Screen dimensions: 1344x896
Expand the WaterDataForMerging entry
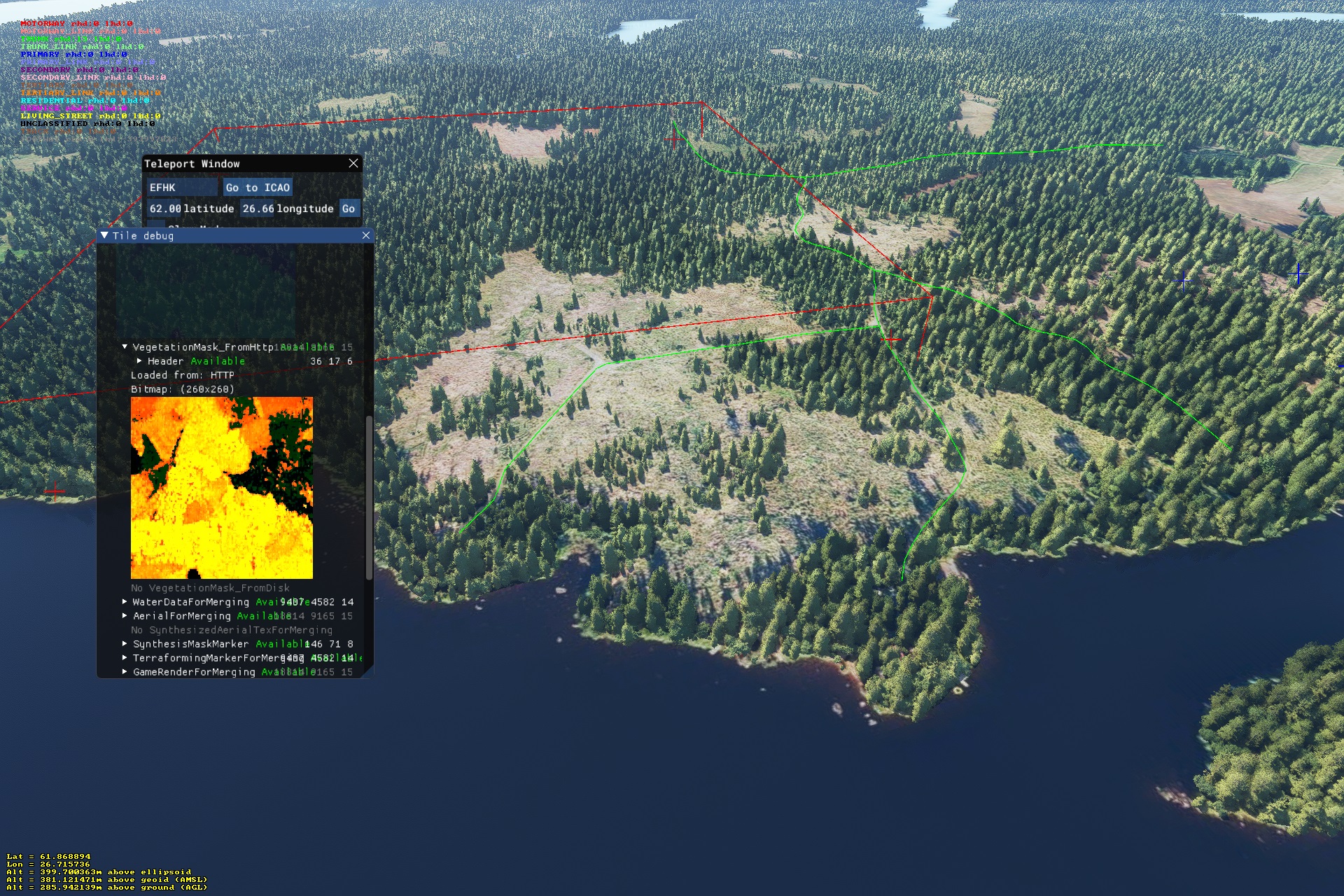pos(125,602)
